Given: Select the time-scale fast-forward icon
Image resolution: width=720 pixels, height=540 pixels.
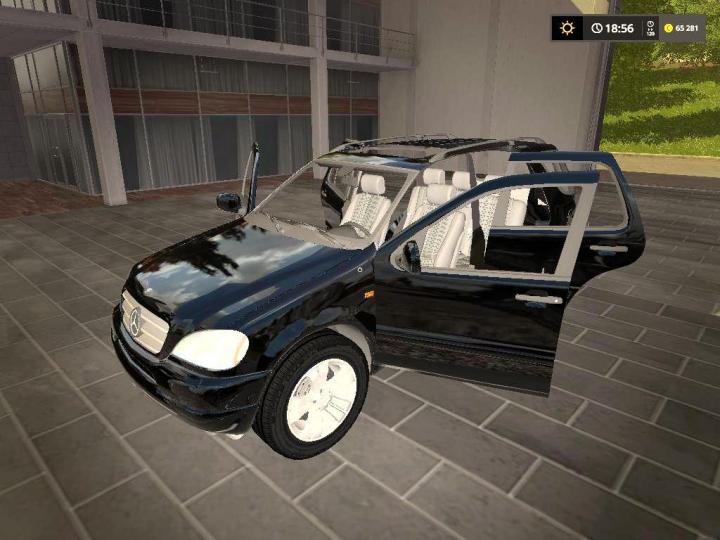Looking at the screenshot, I should [x=649, y=28].
